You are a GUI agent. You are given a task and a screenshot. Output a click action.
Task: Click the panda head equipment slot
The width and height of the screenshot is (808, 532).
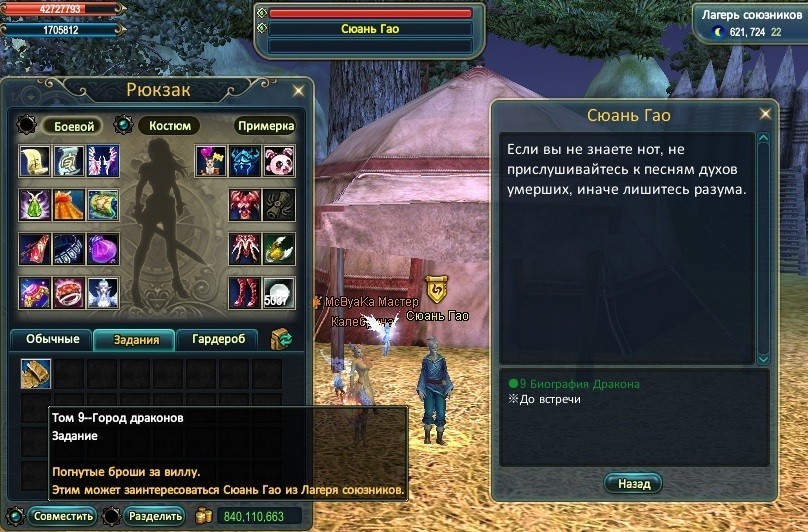click(279, 160)
